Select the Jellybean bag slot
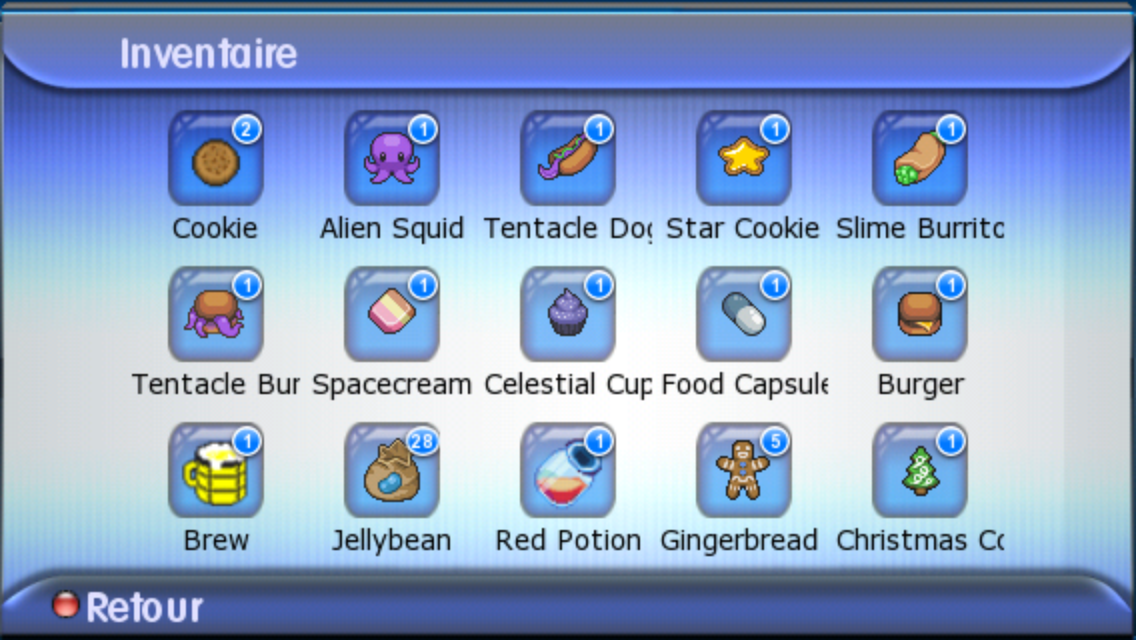This screenshot has width=1136, height=640. coord(391,472)
